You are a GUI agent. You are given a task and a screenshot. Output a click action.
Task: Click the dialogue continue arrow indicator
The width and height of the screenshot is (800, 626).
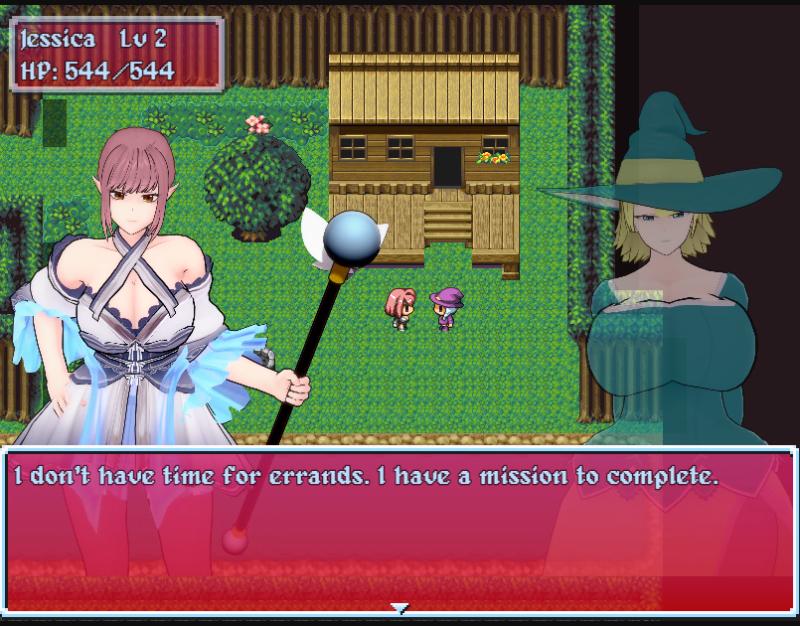pos(400,607)
